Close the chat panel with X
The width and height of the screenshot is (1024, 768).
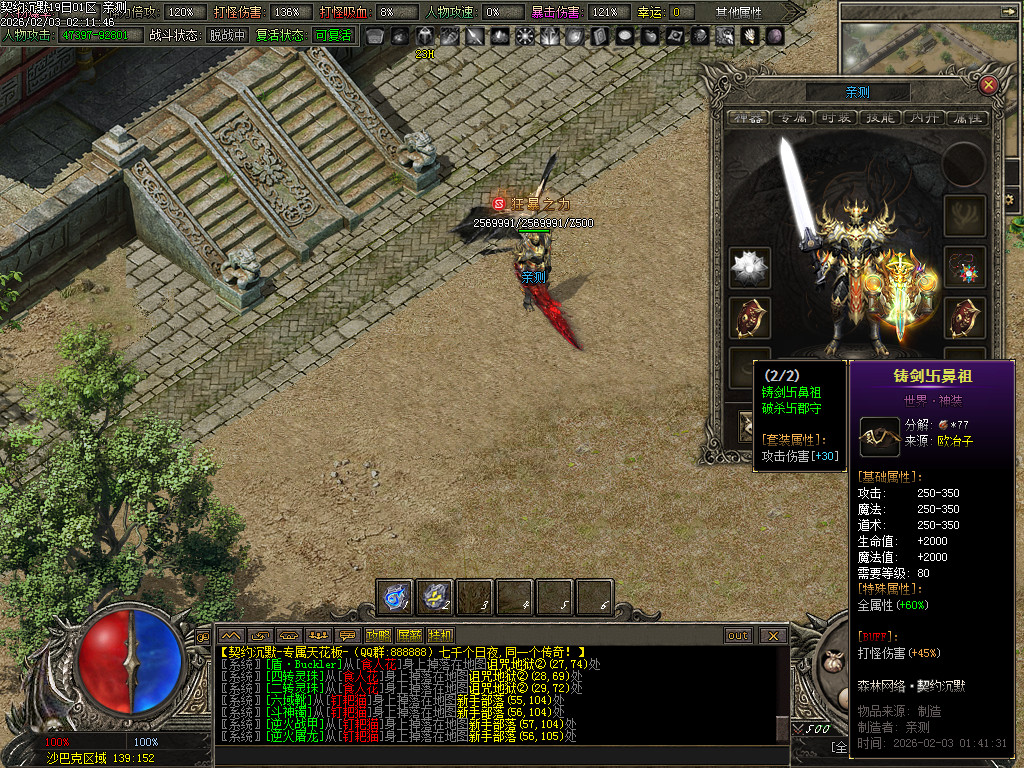click(773, 635)
